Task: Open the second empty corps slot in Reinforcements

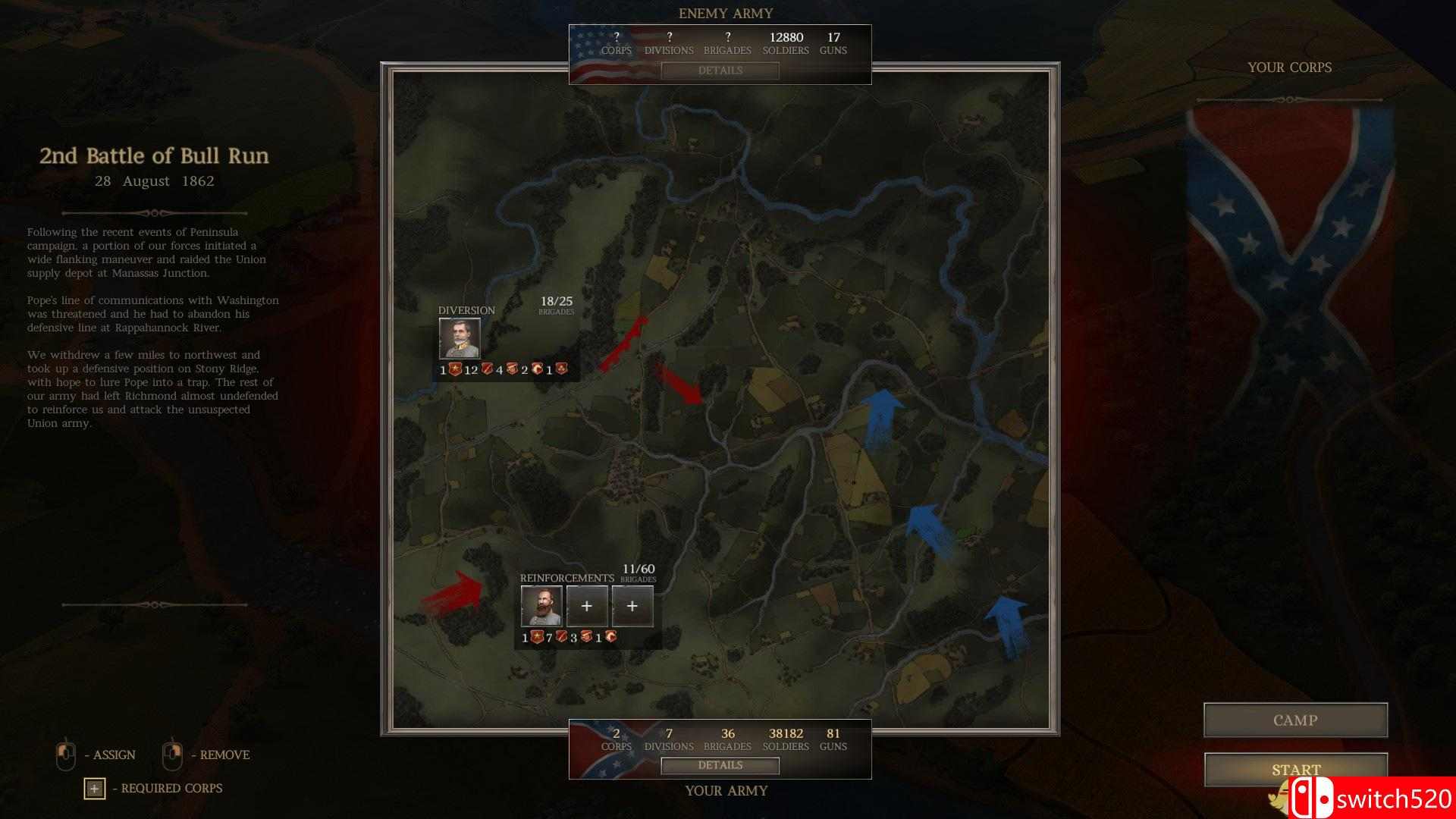Action: pyautogui.click(x=632, y=606)
